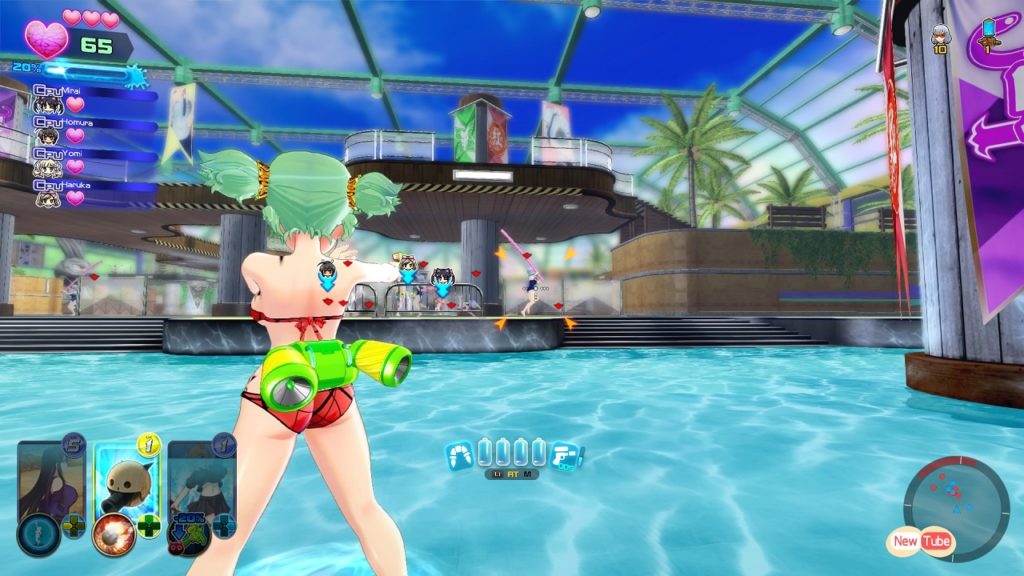The height and width of the screenshot is (576, 1024).
Task: Click the enemy team score portrait icon
Action: point(940,35)
